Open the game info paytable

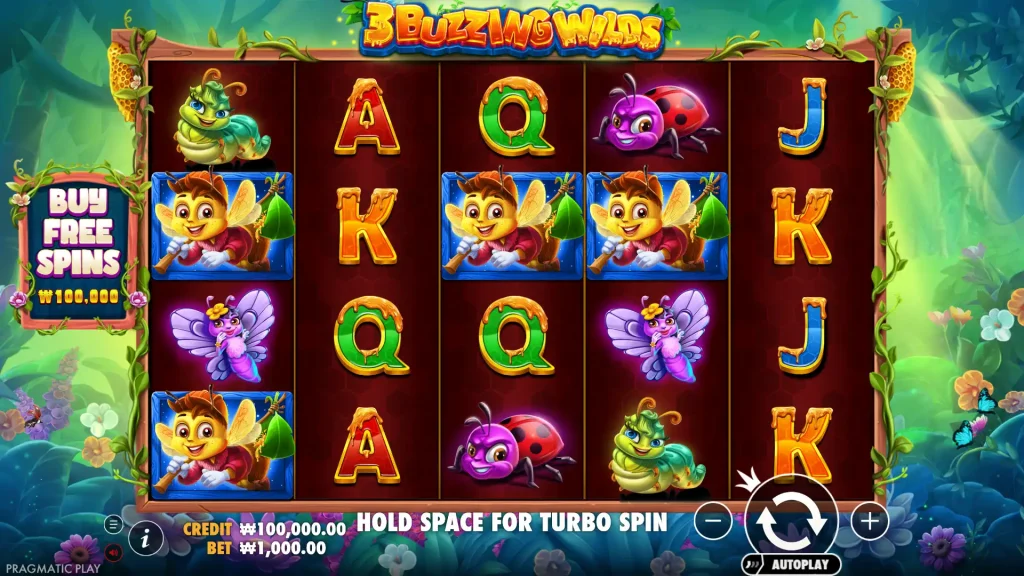pyautogui.click(x=146, y=538)
